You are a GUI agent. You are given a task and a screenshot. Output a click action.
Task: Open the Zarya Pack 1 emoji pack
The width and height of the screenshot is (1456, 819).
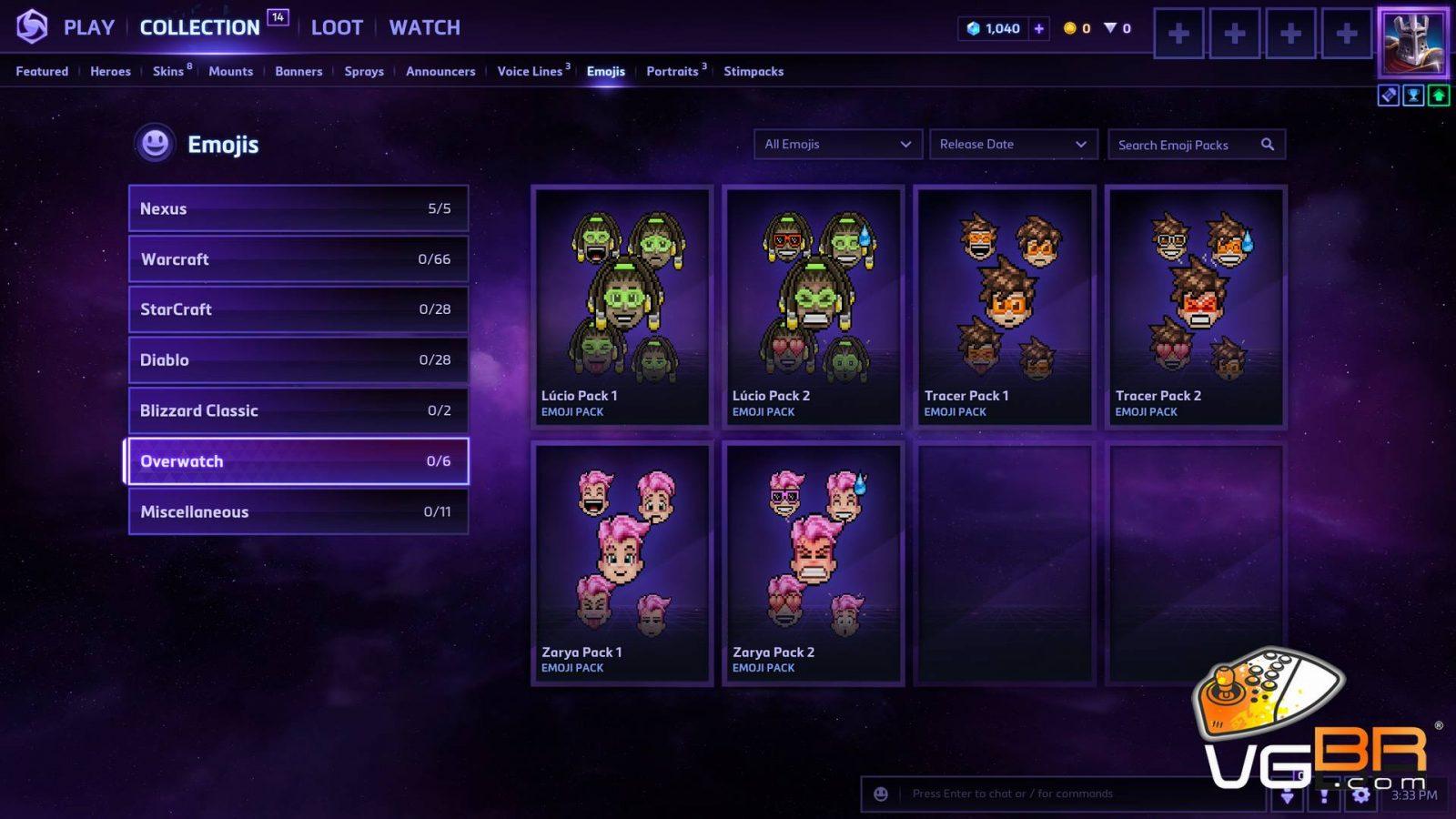(x=622, y=562)
